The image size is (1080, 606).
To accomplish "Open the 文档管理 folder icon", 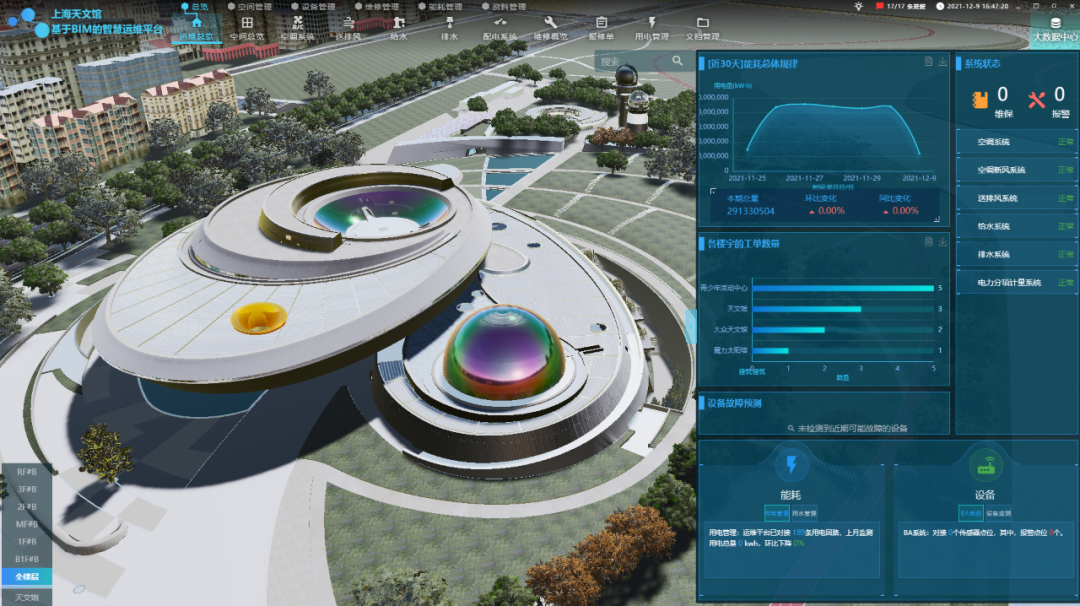I will pyautogui.click(x=702, y=27).
